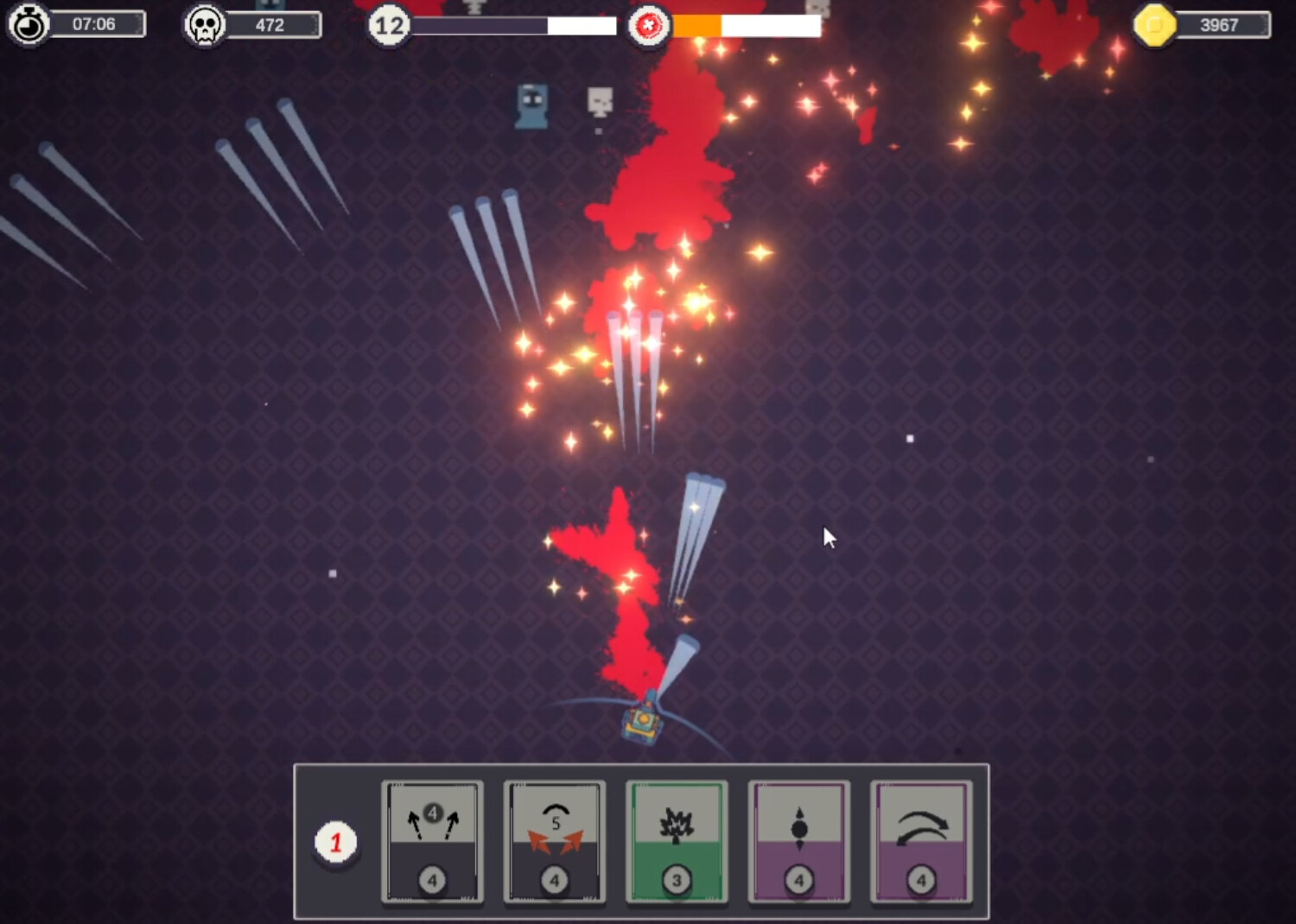Screen dimensions: 1296x924
Task: Click the stopwatch timer icon
Action: [28, 23]
